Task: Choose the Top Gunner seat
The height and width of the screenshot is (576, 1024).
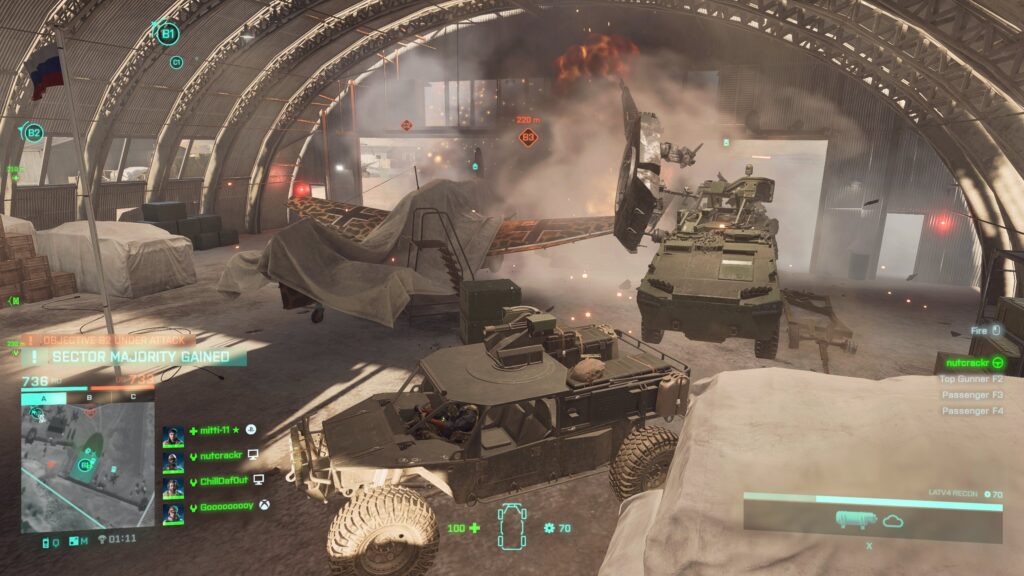Action: tap(970, 379)
